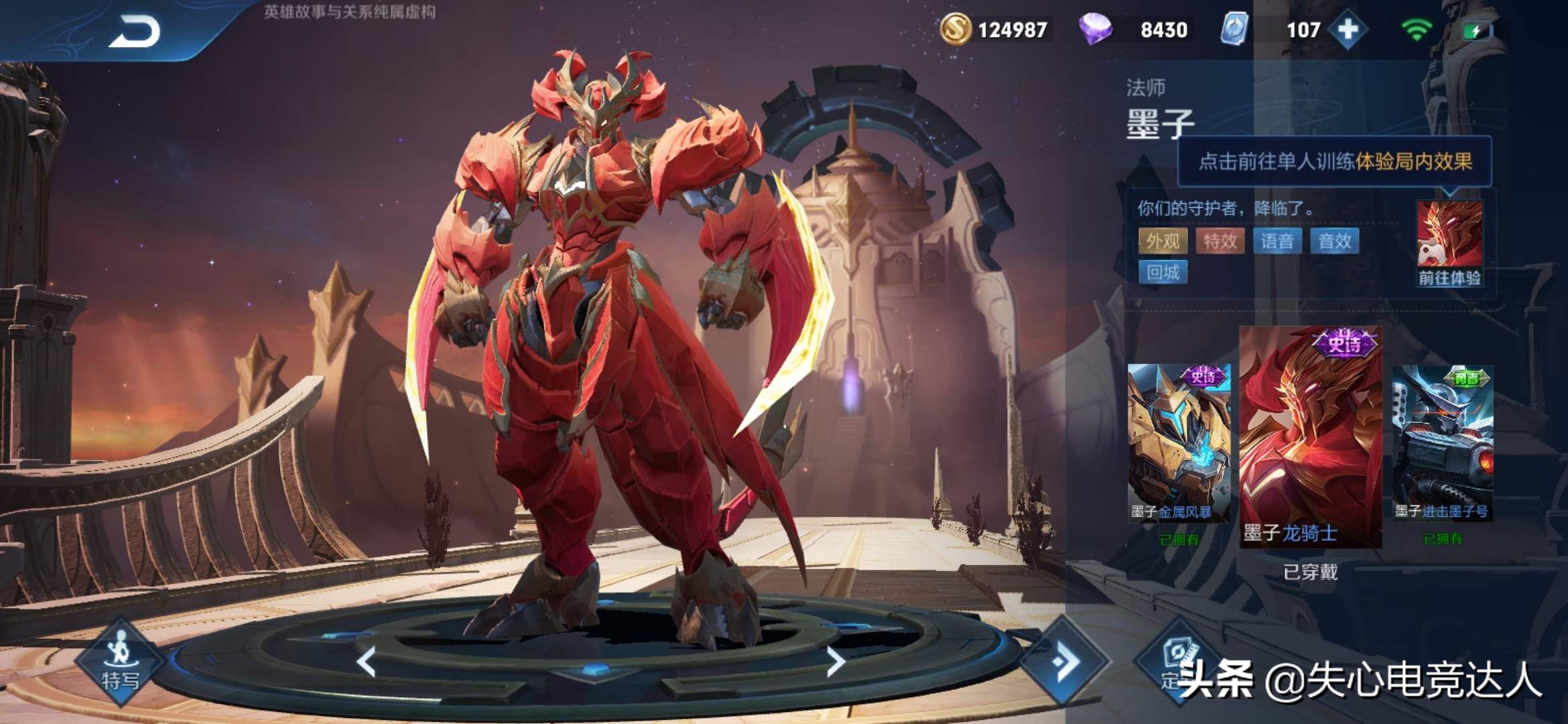Rotate the hero model right with the arrow
Image resolution: width=1568 pixels, height=724 pixels.
click(836, 662)
